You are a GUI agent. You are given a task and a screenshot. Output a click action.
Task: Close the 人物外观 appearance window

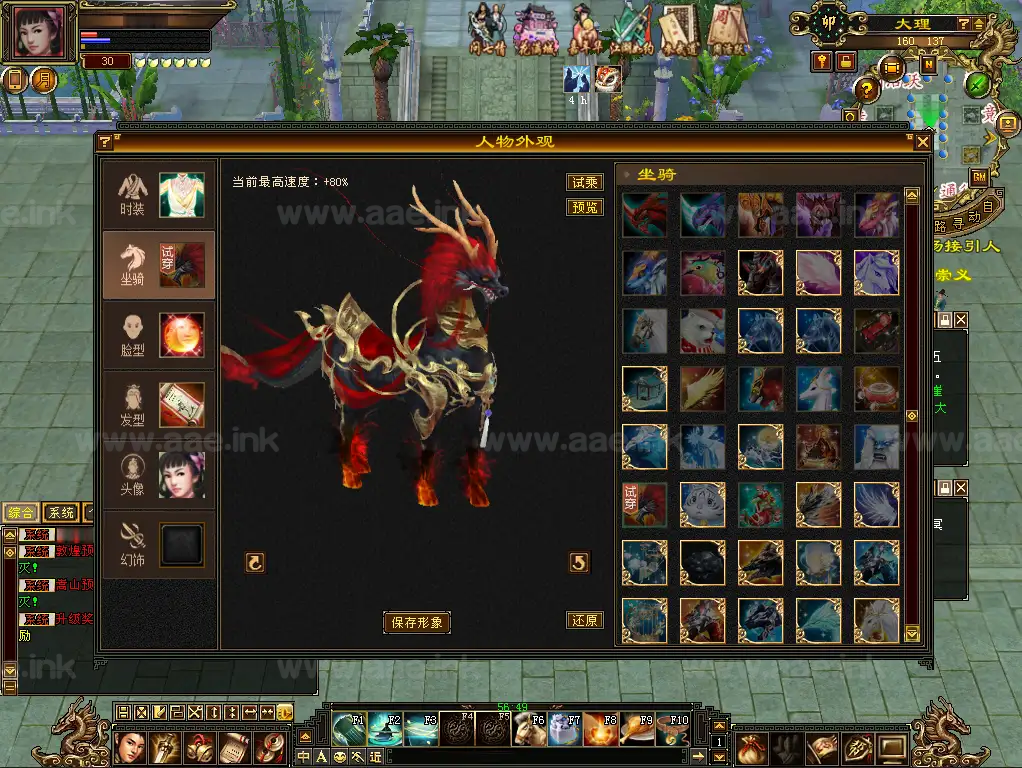point(922,143)
